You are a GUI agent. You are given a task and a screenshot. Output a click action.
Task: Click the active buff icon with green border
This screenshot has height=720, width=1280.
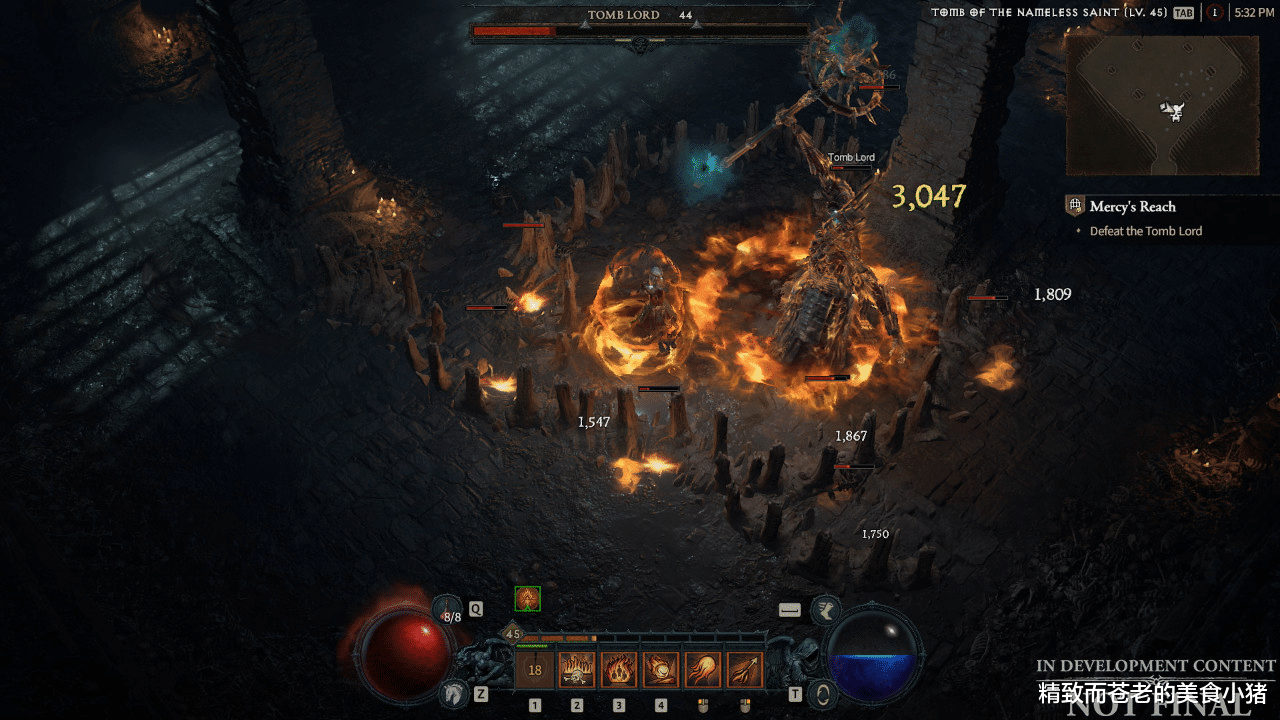tap(527, 599)
